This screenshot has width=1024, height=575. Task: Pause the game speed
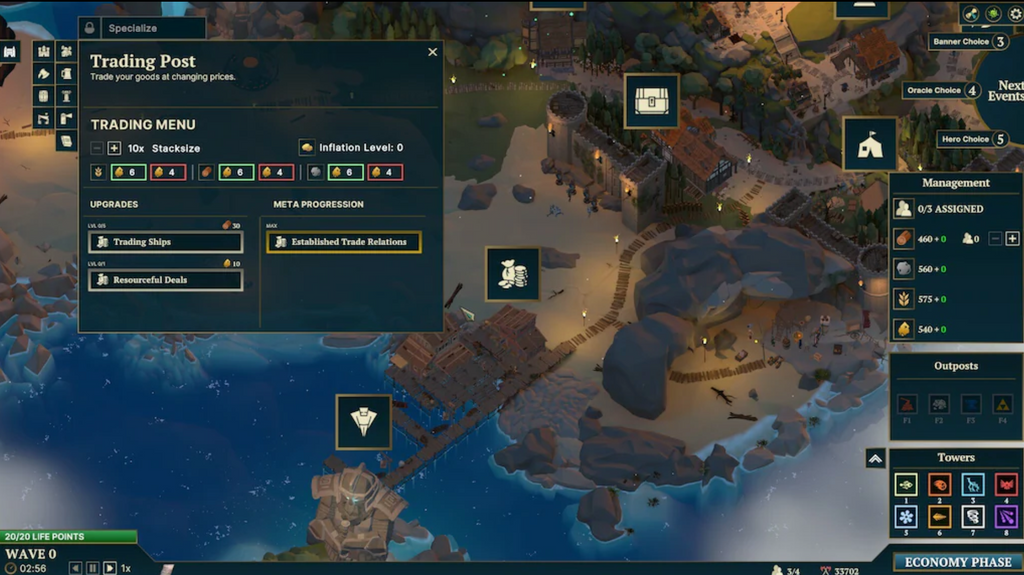[x=92, y=568]
